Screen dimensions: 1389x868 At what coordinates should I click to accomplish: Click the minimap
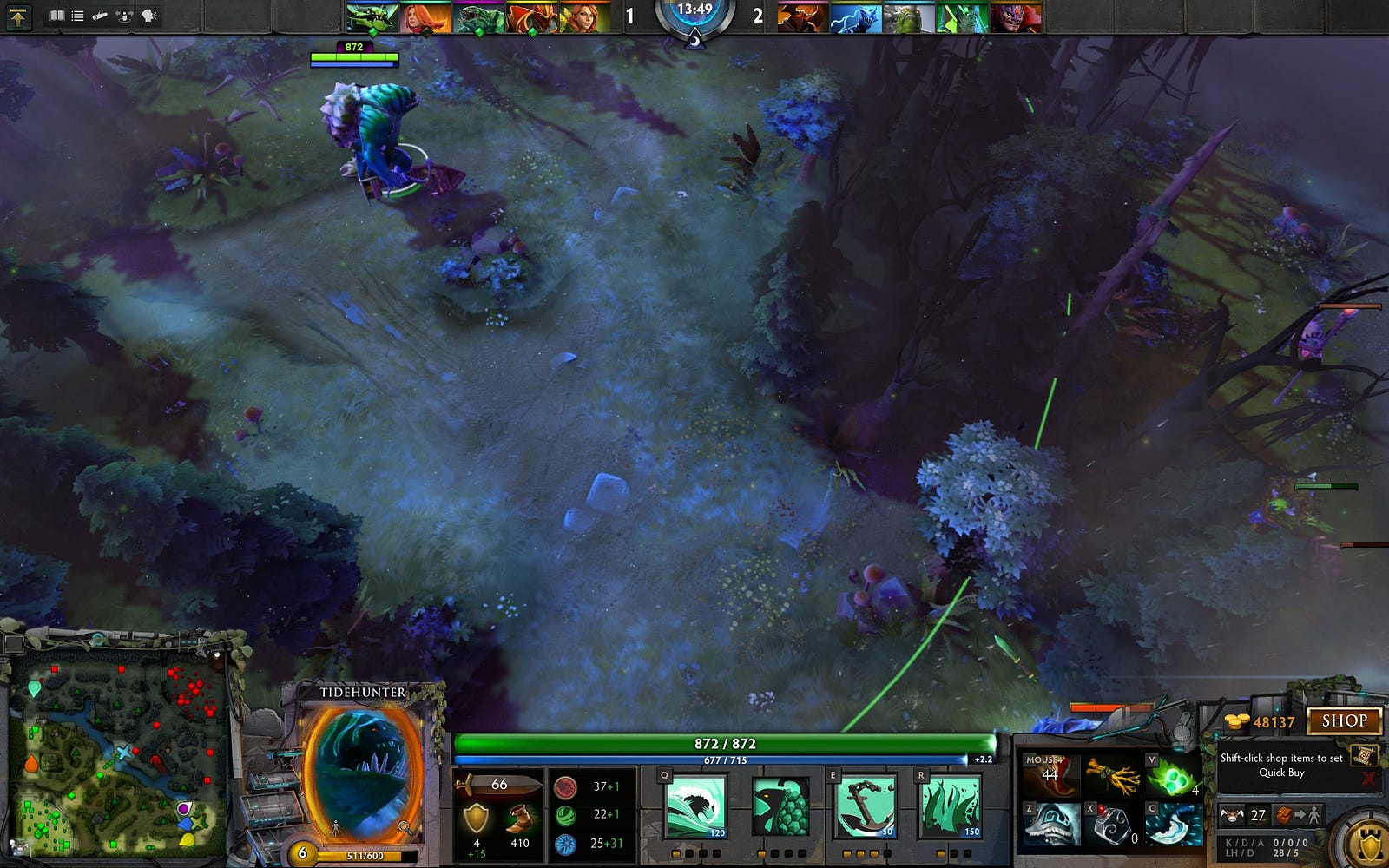[x=120, y=752]
